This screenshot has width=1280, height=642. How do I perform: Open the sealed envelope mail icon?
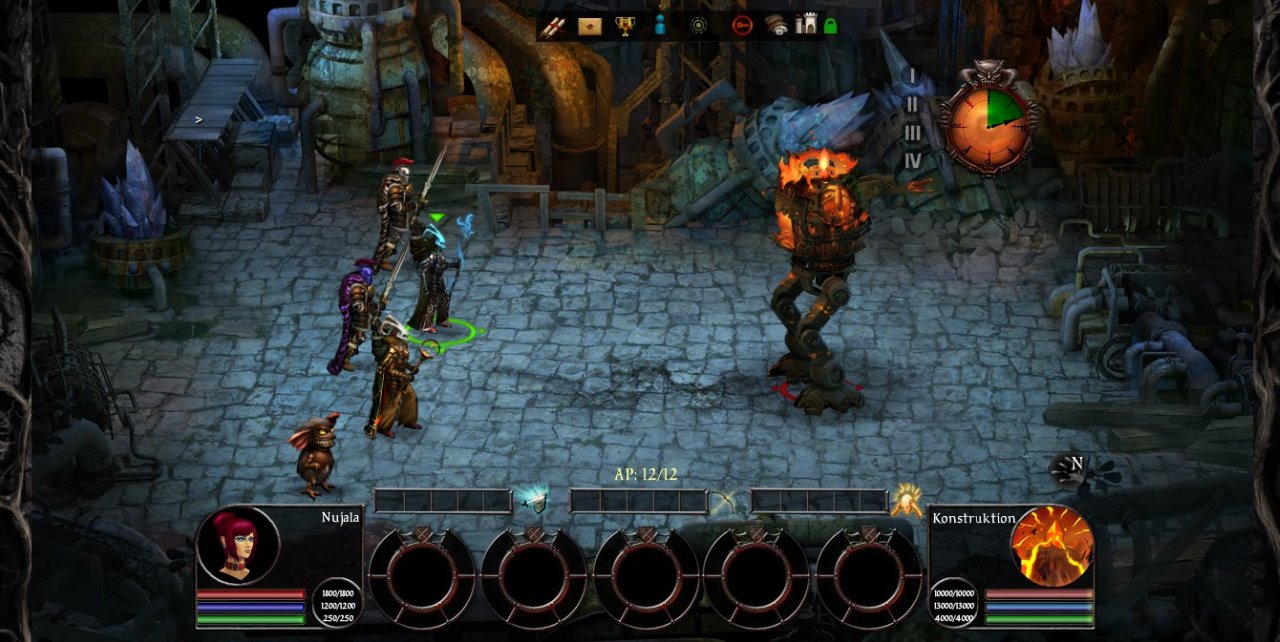(x=590, y=27)
